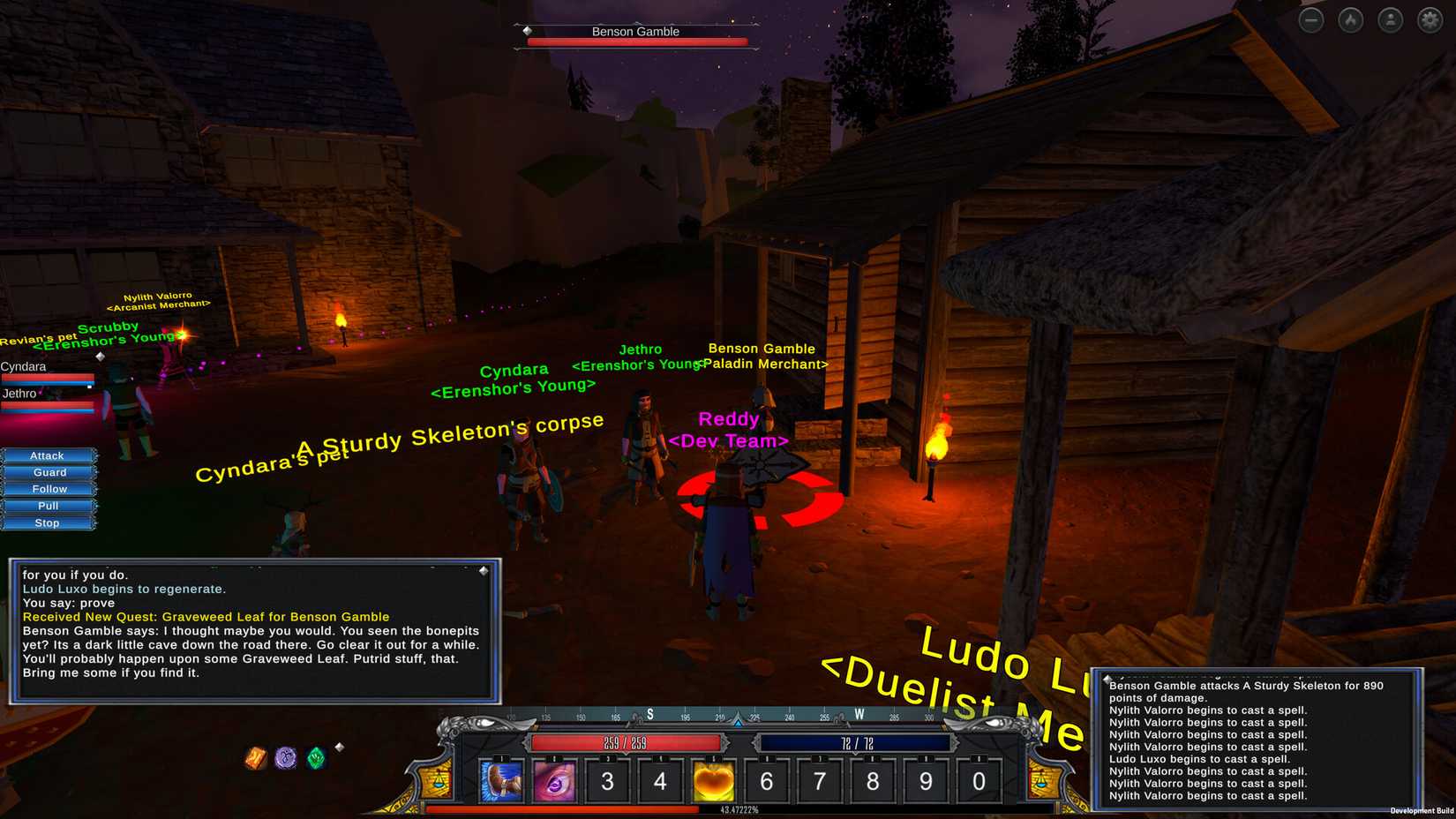Use the golden heart ability in hotbar slot 5
Image resolution: width=1456 pixels, height=819 pixels.
pyautogui.click(x=713, y=780)
